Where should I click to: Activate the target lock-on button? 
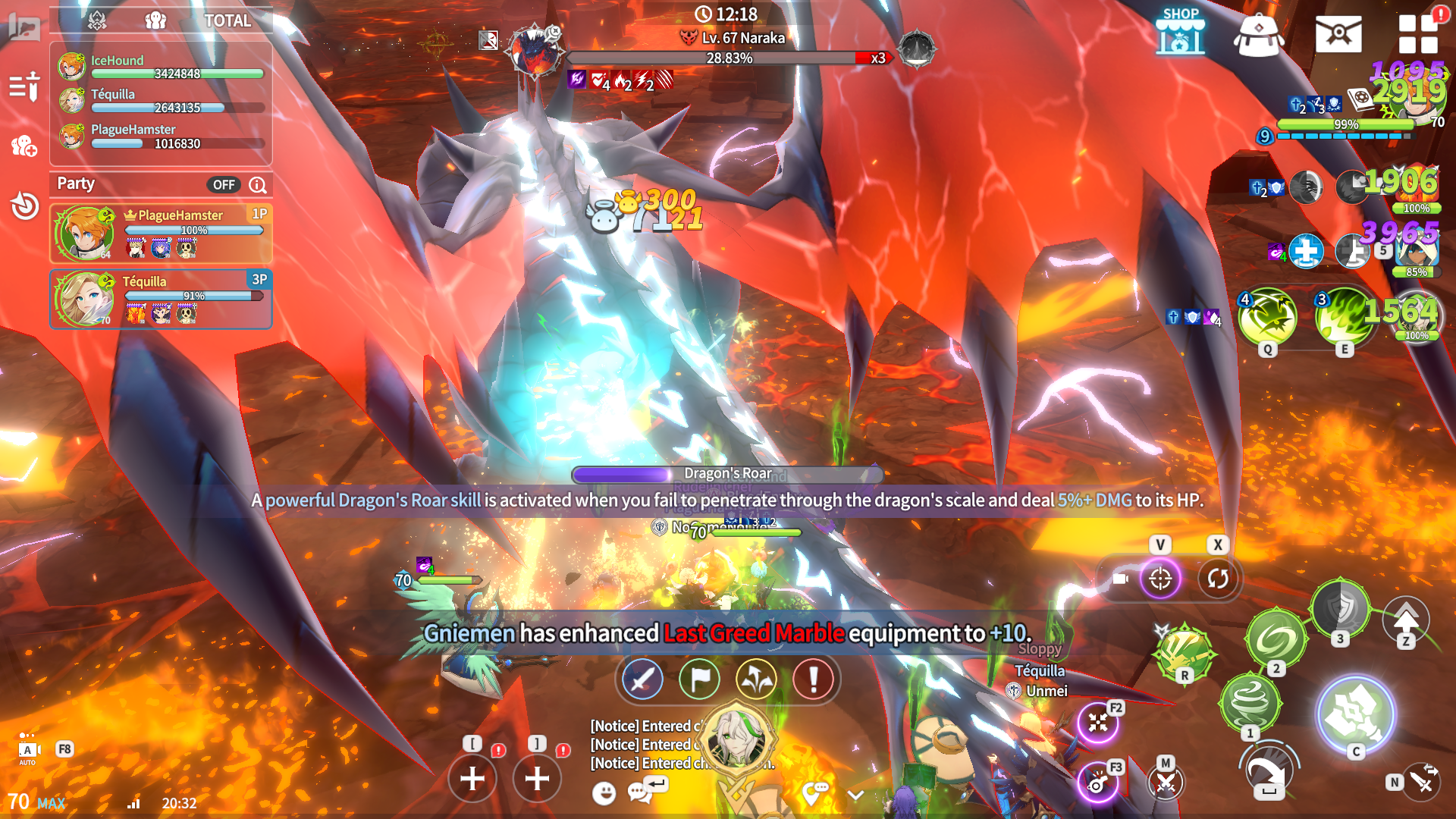[x=1160, y=579]
